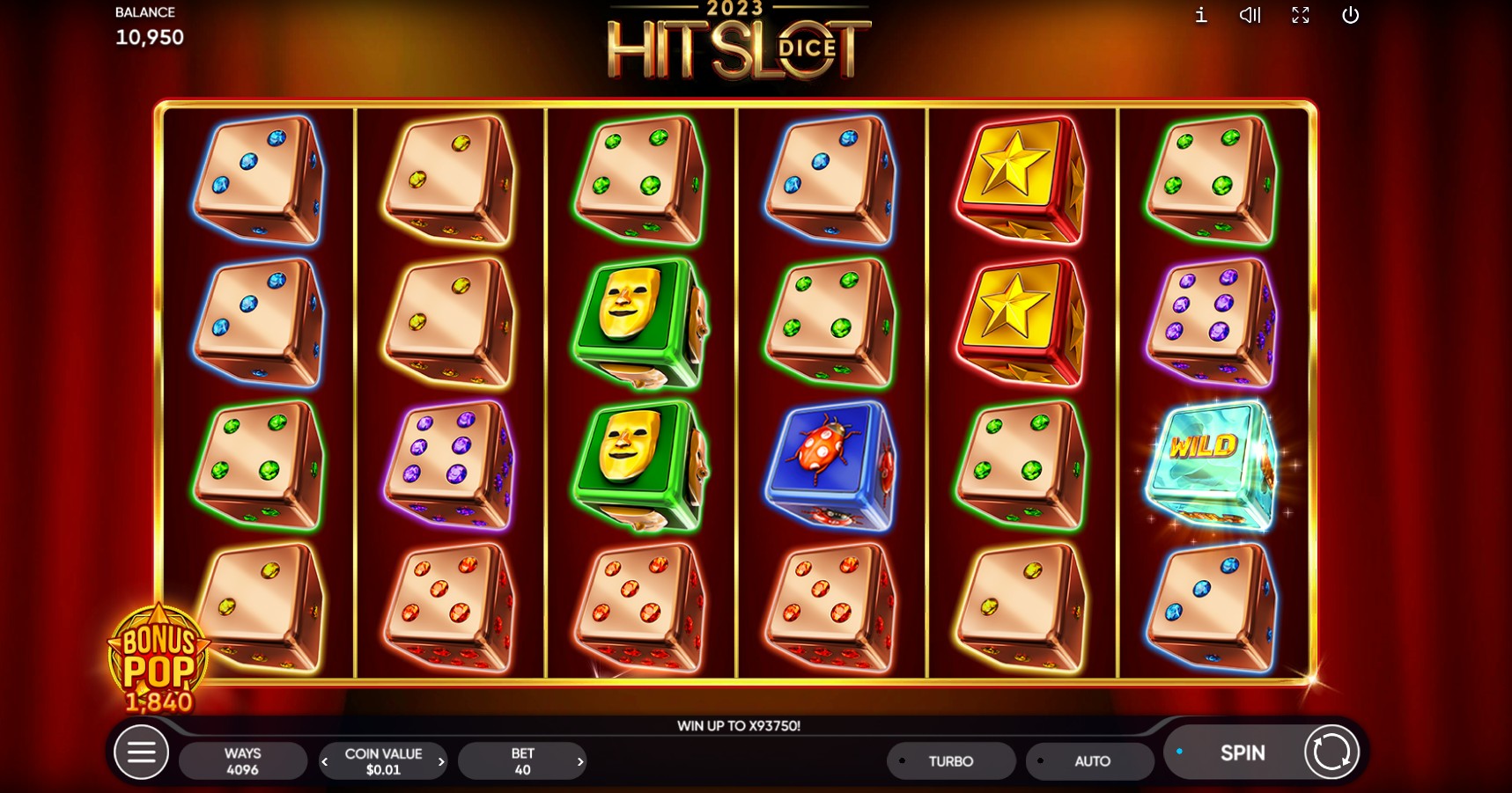Click the WIN UP TO X93750 banner
The width and height of the screenshot is (1512, 793).
738,726
